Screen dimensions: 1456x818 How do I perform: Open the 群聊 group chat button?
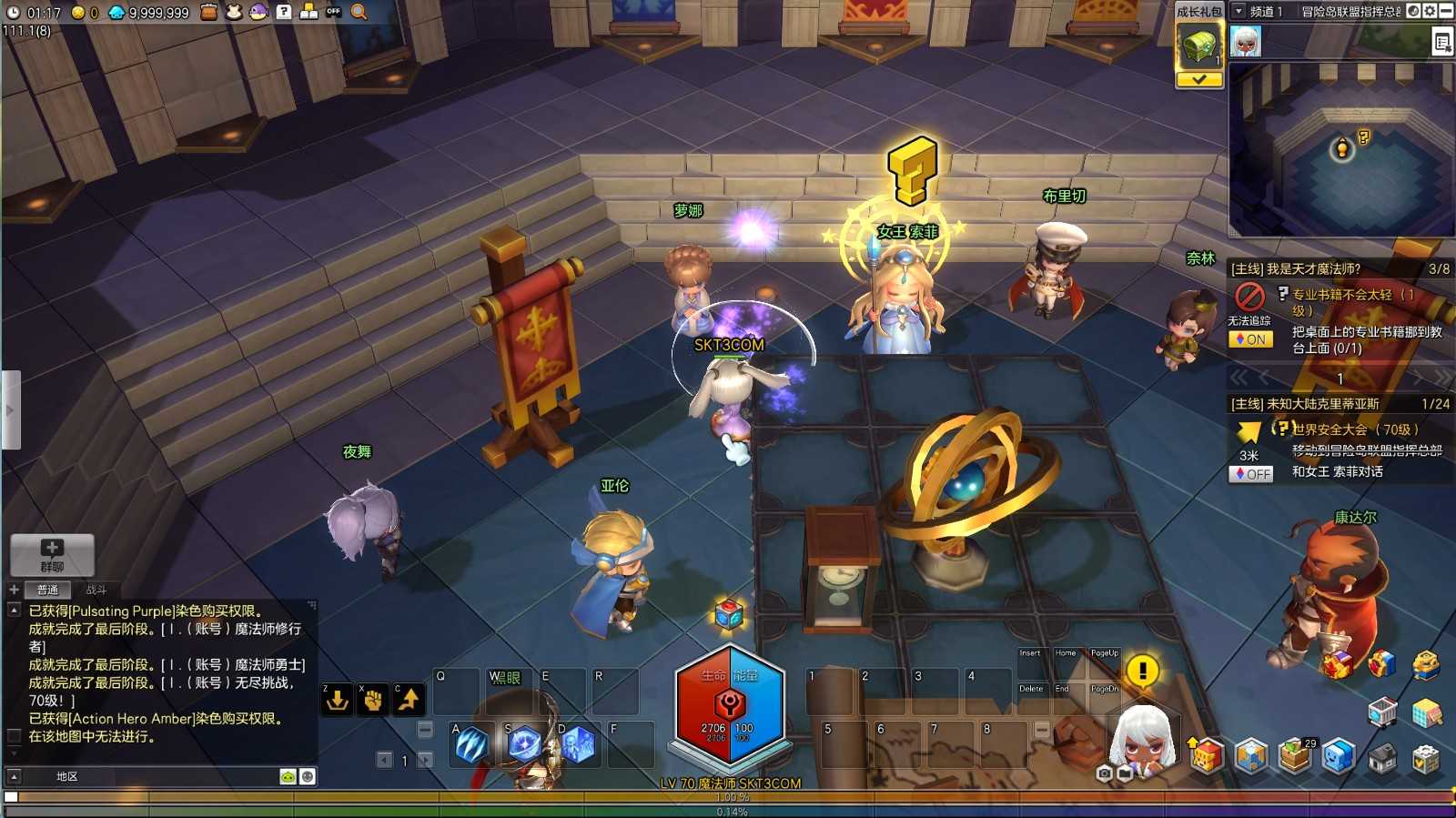click(52, 554)
